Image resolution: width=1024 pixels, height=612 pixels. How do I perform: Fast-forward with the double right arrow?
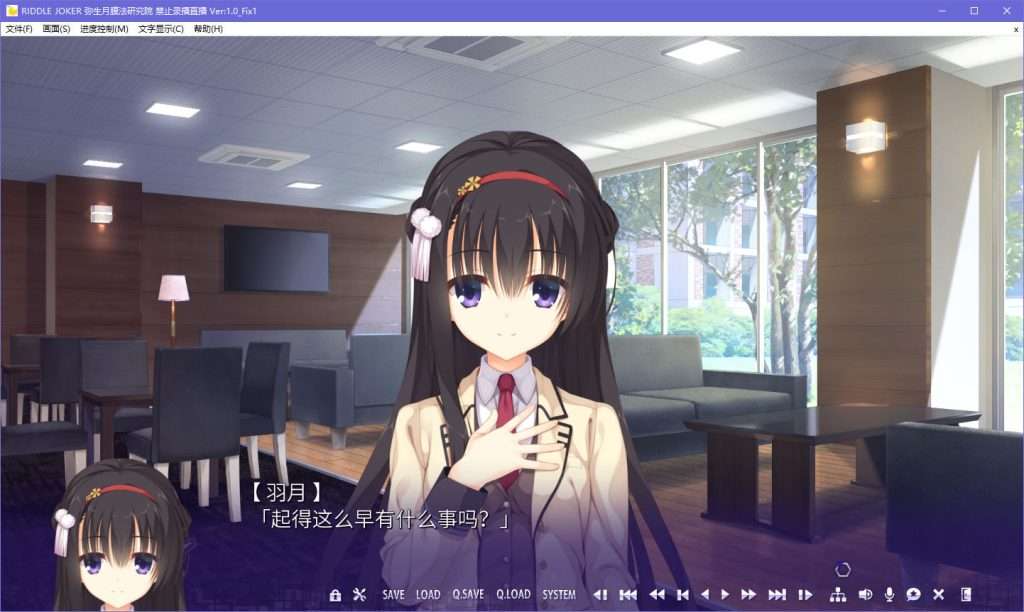749,595
